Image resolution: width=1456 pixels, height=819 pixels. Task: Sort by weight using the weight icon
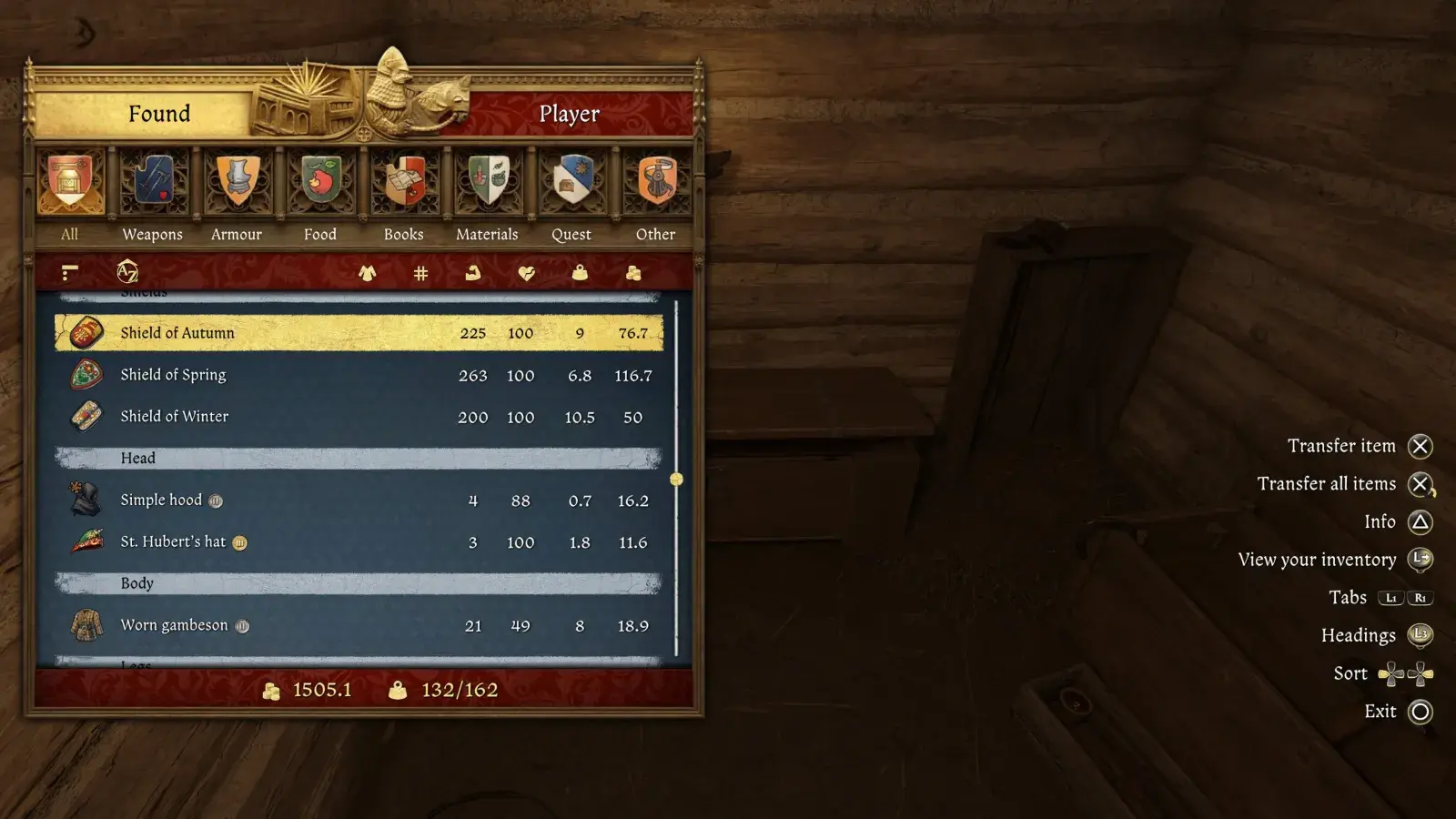(x=580, y=272)
